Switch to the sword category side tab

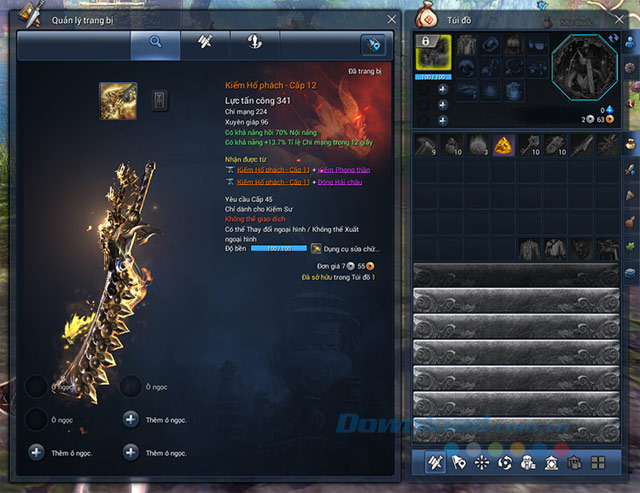point(631,169)
